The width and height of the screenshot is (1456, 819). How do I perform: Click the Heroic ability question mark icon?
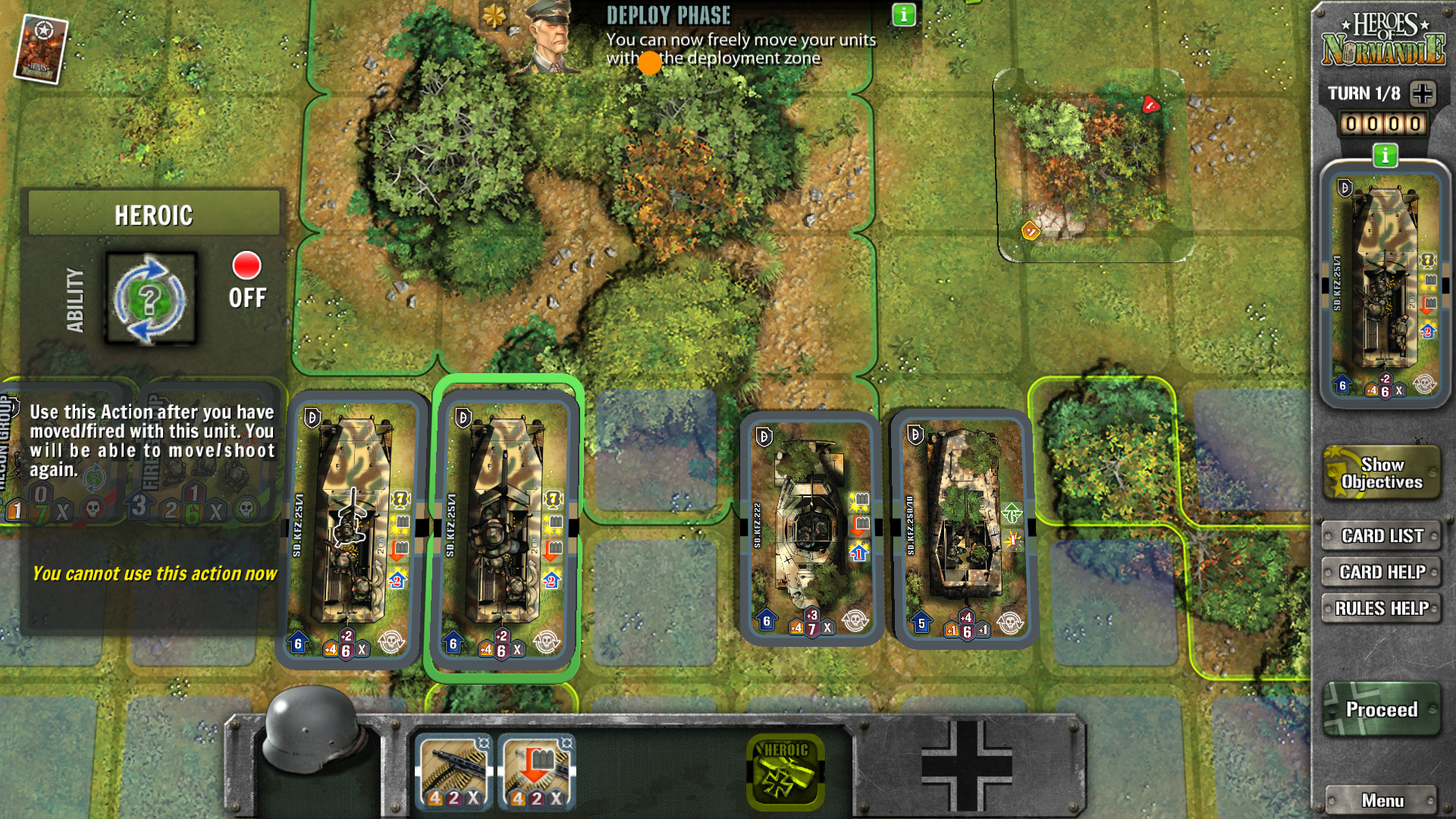point(150,299)
